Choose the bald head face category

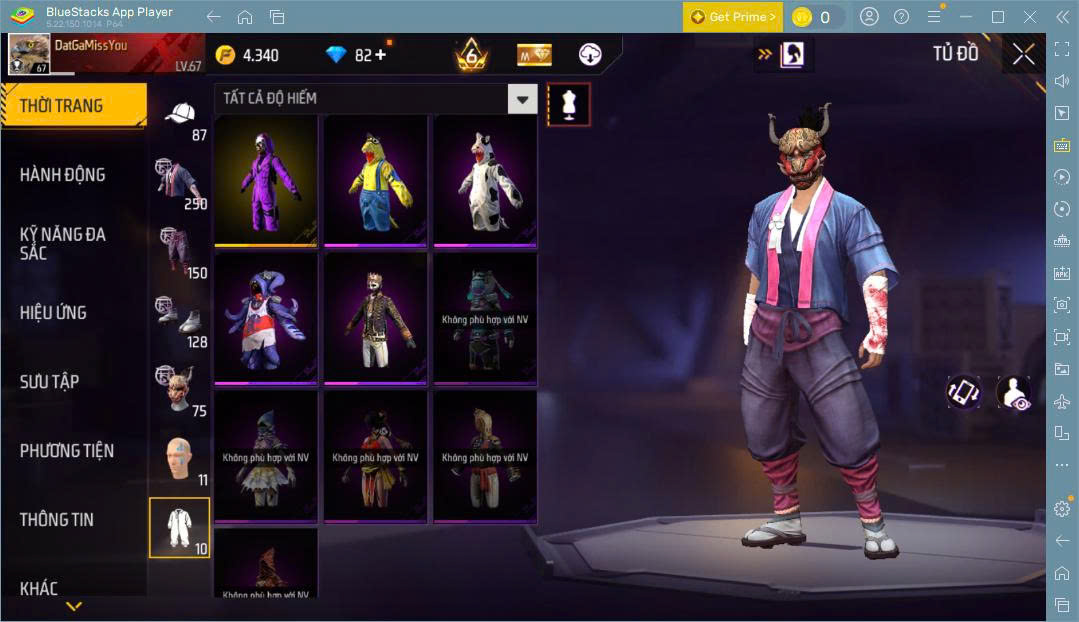(180, 458)
